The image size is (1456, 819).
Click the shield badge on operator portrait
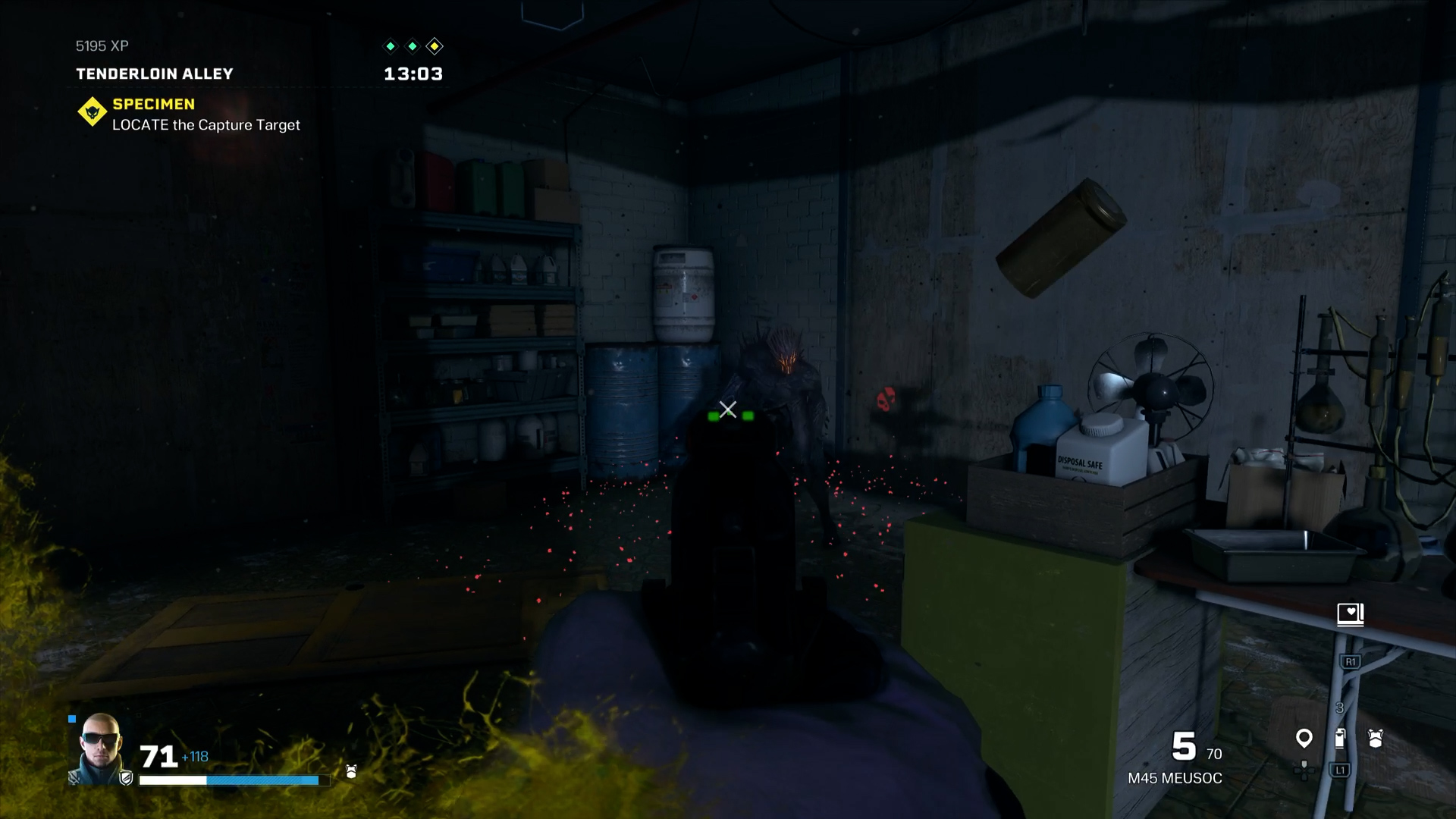coord(126,777)
